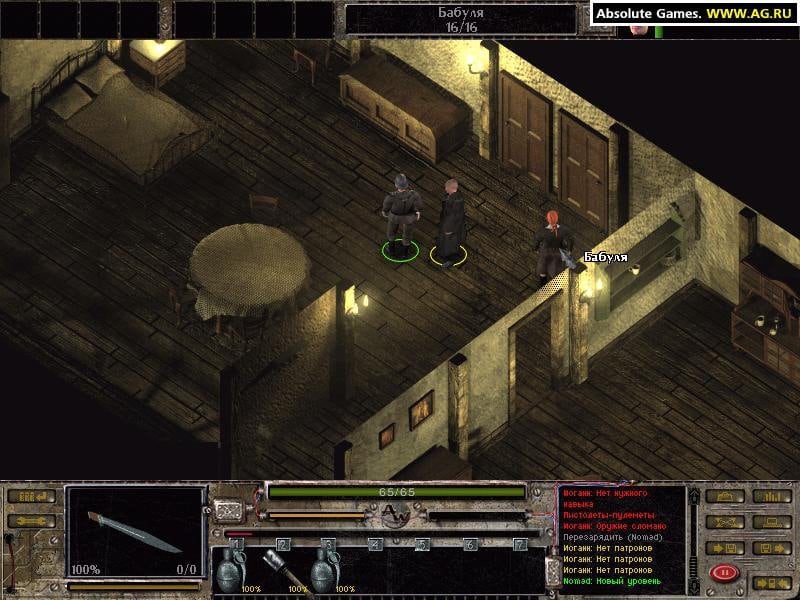Click the quick load floppy disk button

tap(770, 547)
